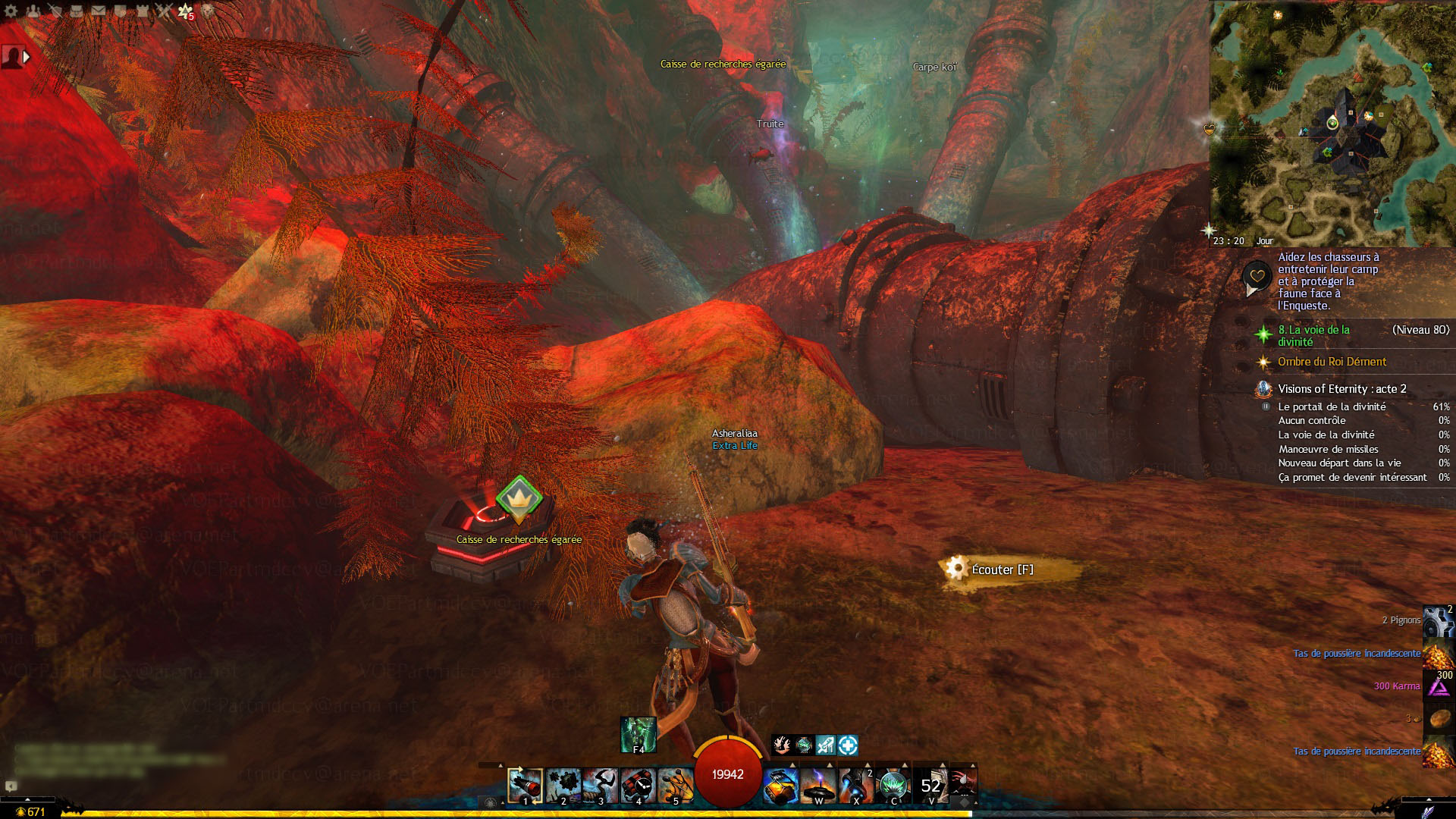Open the Wizard's Vault icon with badge
This screenshot has height=819, width=1456.
click(185, 11)
